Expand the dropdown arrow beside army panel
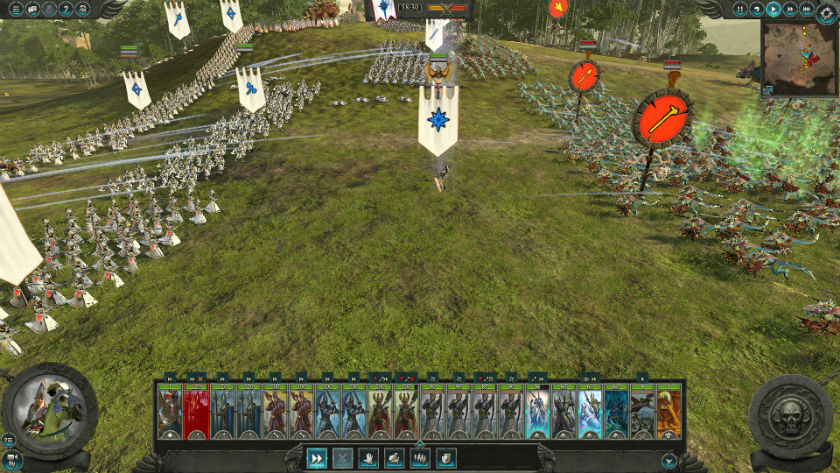 670,460
